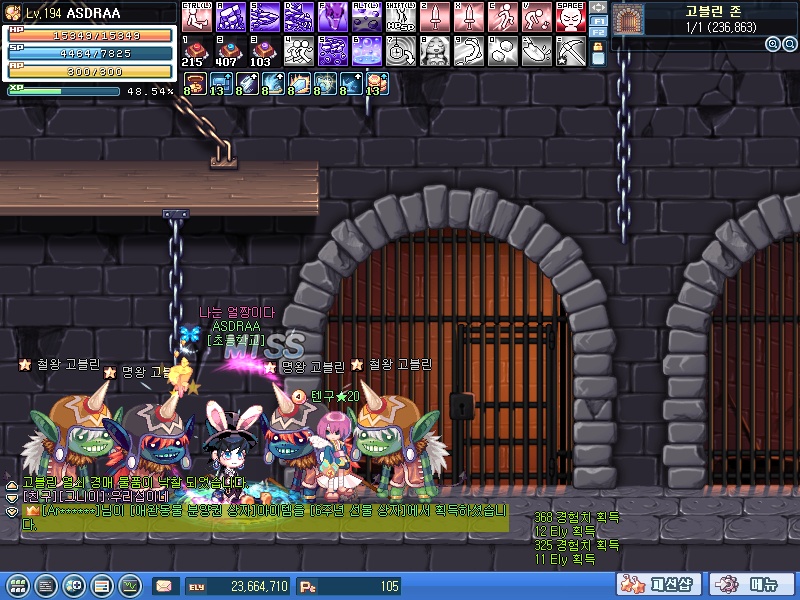Click the plus magnifier minimap button
This screenshot has width=800, height=600.
pos(773,44)
